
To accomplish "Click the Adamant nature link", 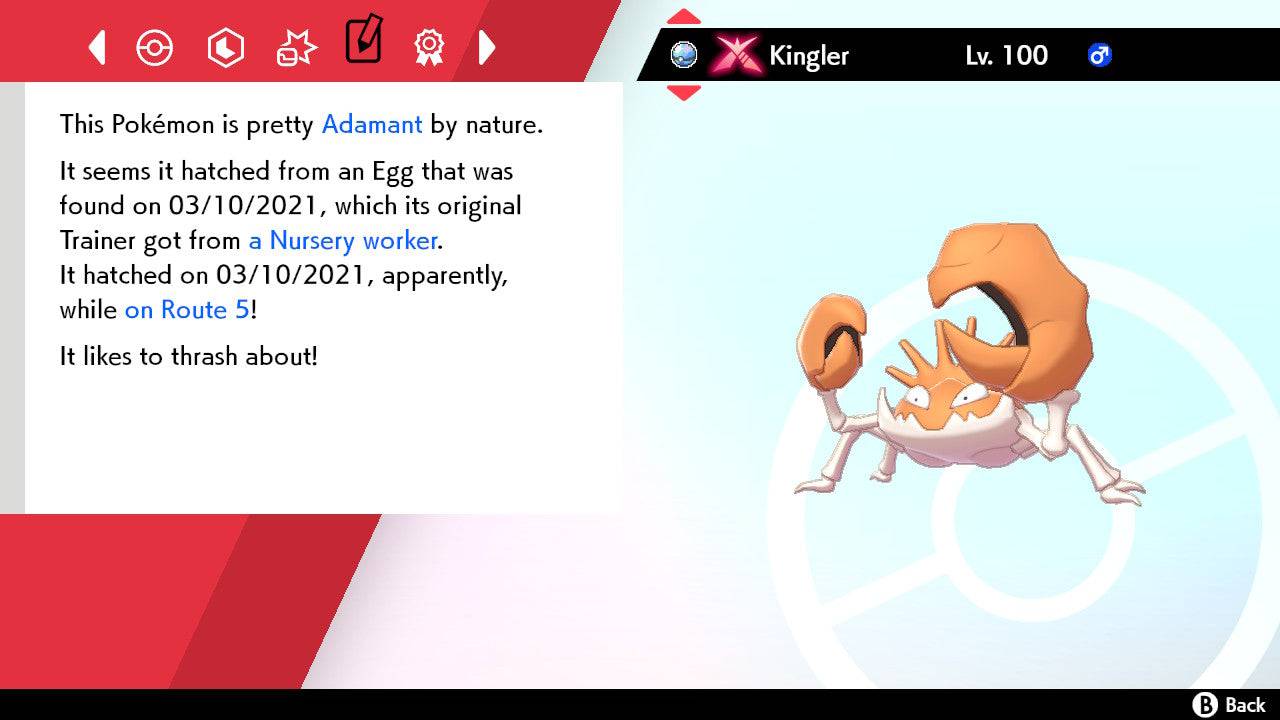I will click(371, 124).
